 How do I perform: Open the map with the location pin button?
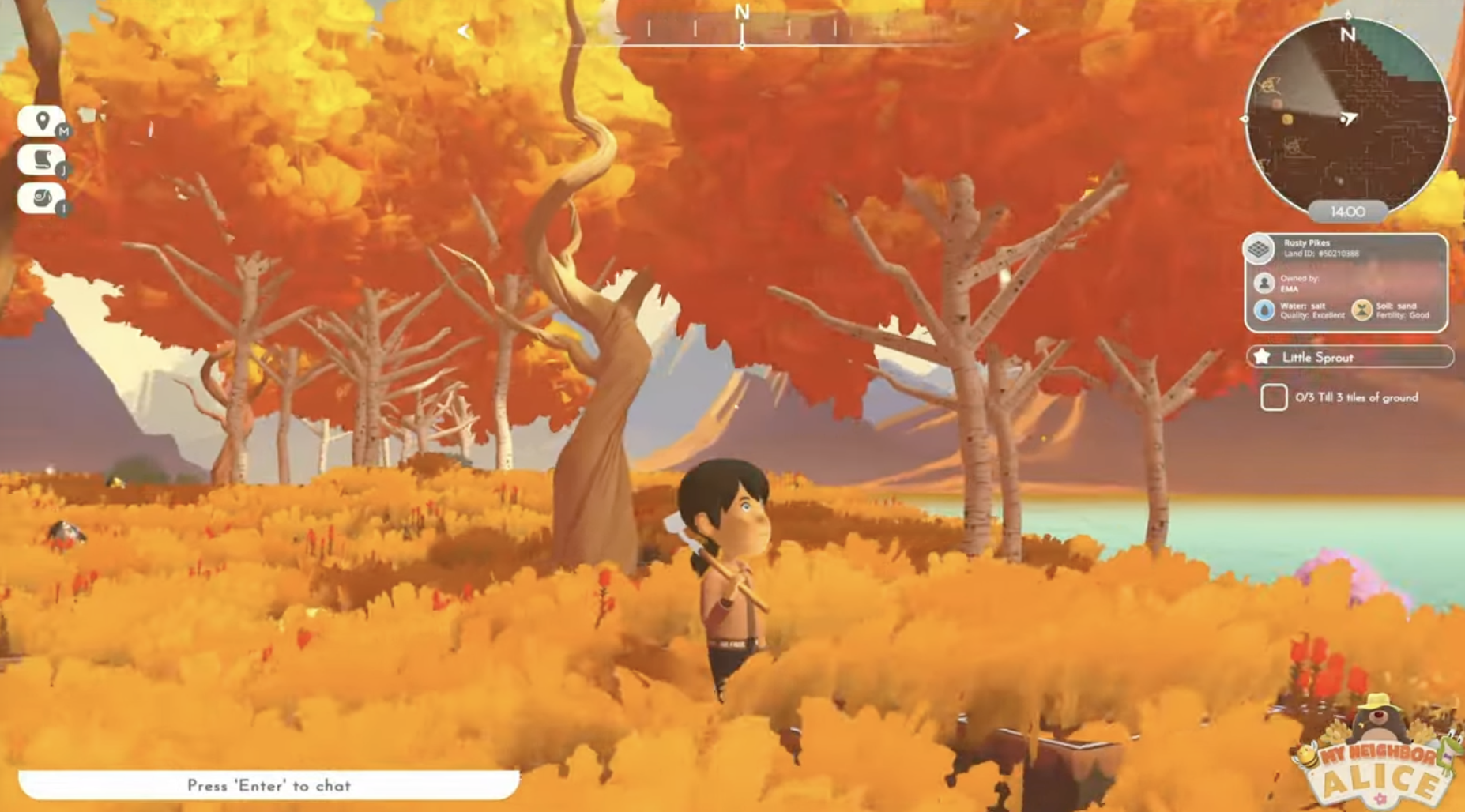[41, 122]
